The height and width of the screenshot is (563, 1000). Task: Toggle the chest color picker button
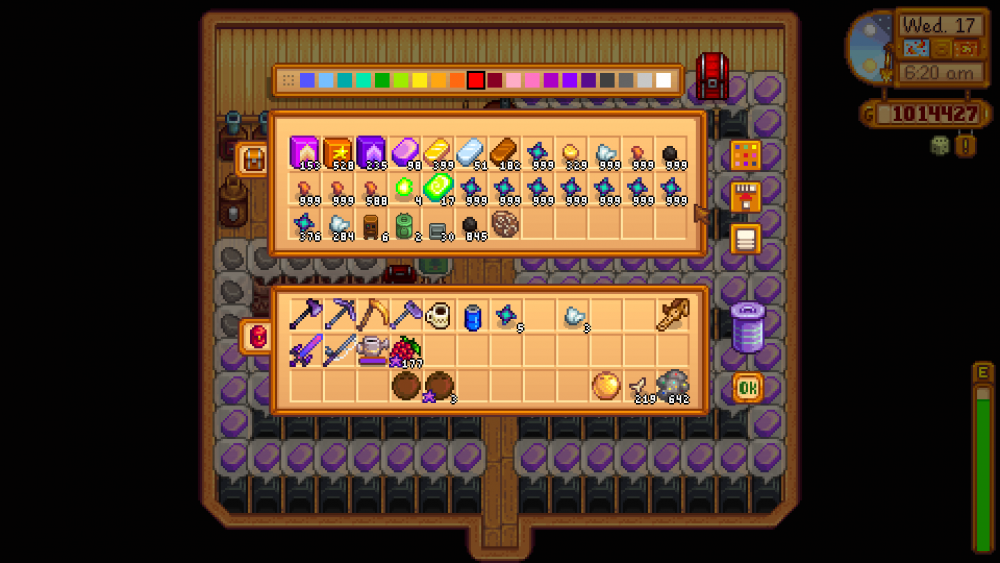tap(745, 156)
